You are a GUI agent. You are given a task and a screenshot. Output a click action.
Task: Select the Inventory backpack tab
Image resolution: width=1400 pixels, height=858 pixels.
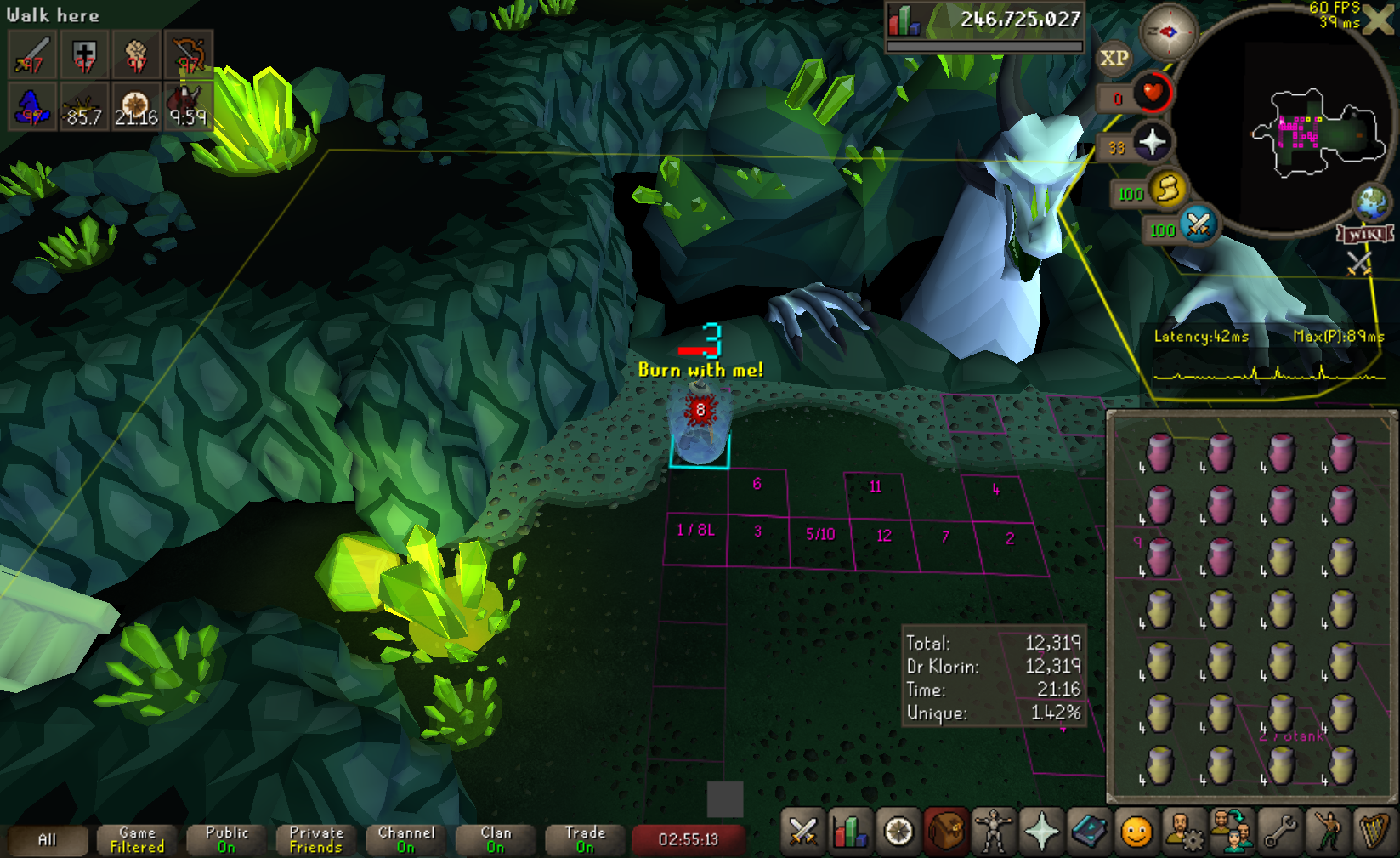[x=945, y=832]
